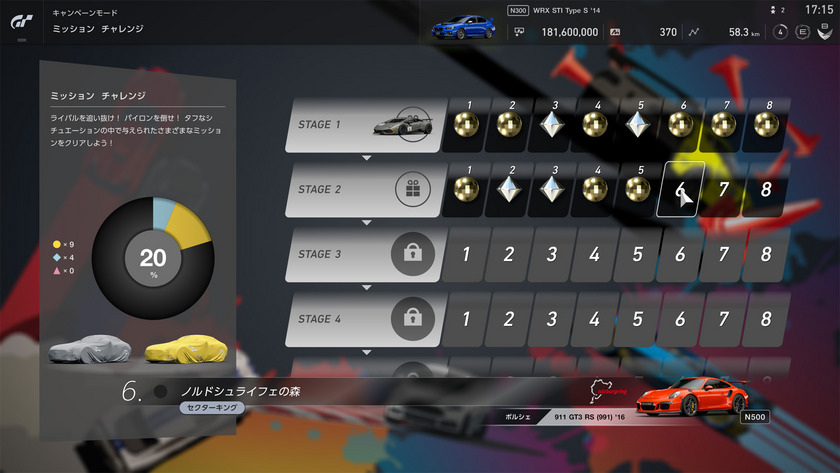Pick Stage 1 mission 8 gold trophy
Screen dimensions: 840x473
766,124
